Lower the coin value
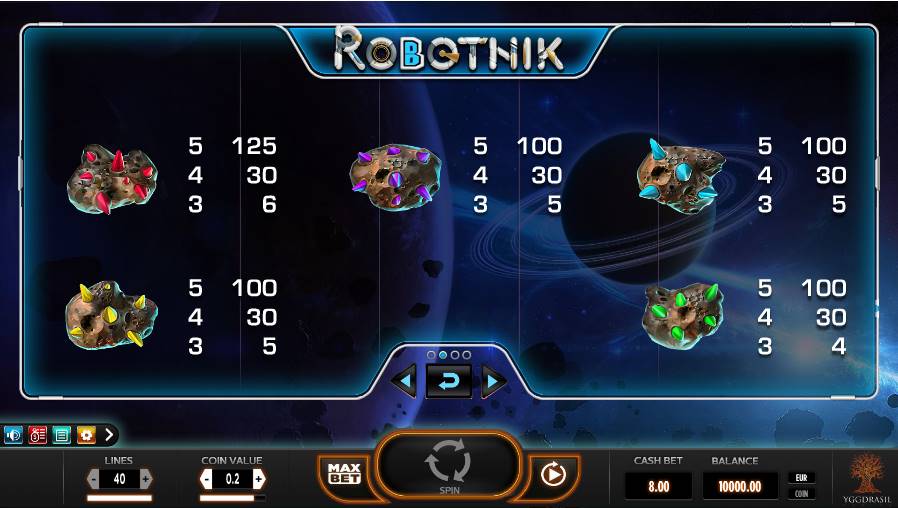Viewport: 898px width, 508px height. coord(207,479)
